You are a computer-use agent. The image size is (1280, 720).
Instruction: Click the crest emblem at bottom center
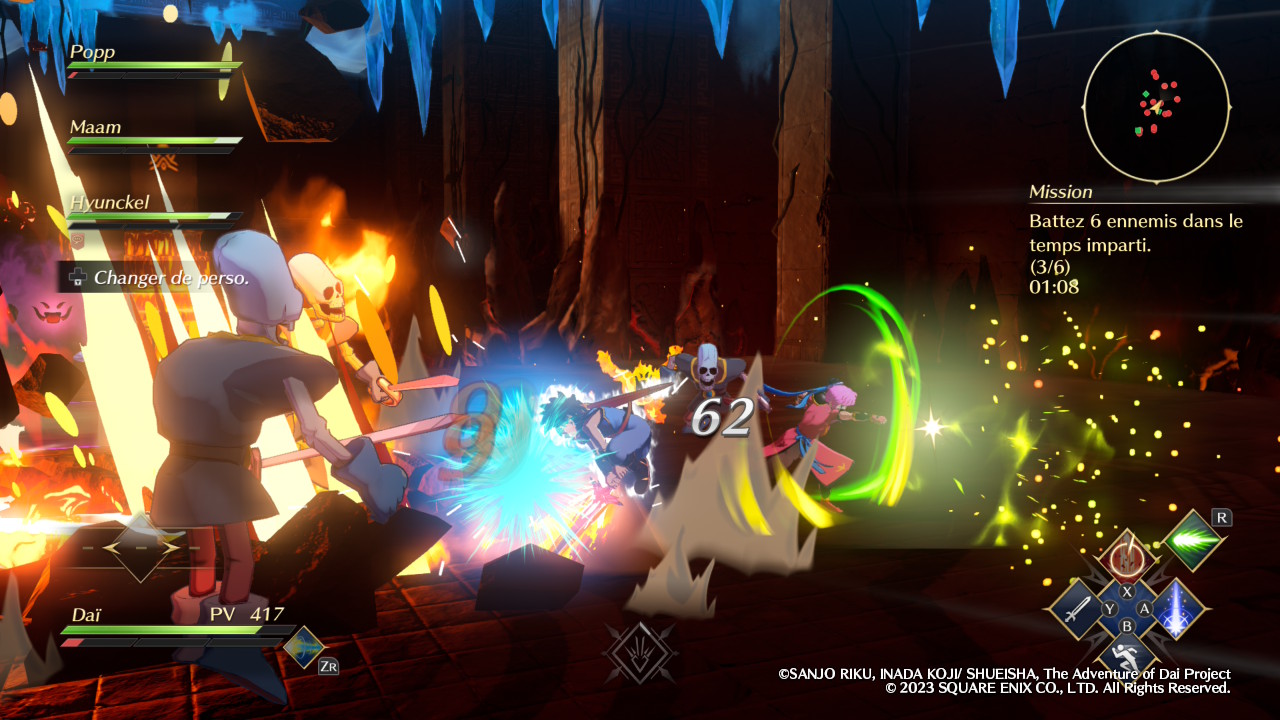640,652
